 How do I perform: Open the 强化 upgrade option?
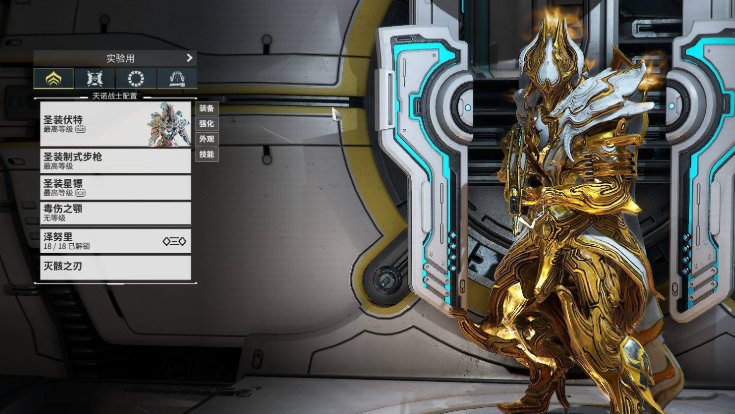(206, 123)
